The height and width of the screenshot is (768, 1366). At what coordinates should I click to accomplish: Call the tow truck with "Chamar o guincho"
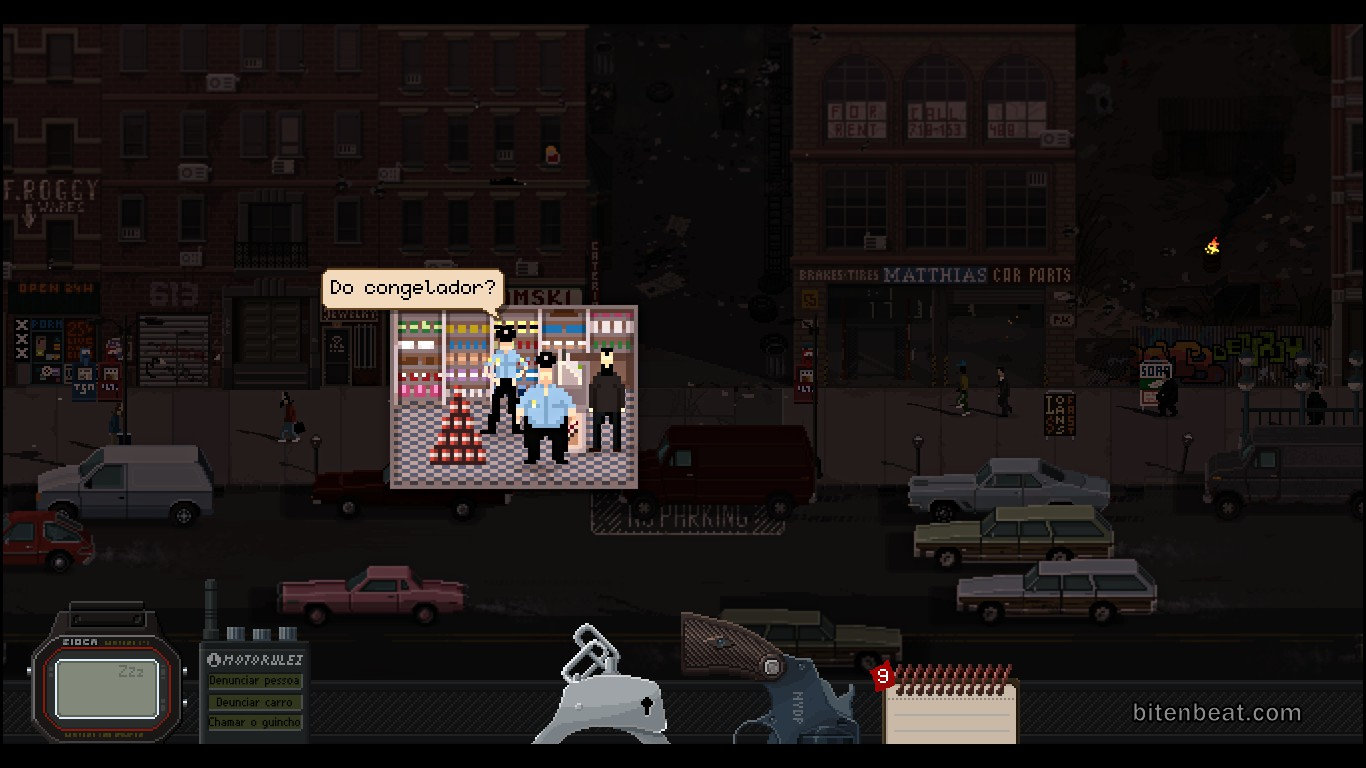[x=254, y=722]
